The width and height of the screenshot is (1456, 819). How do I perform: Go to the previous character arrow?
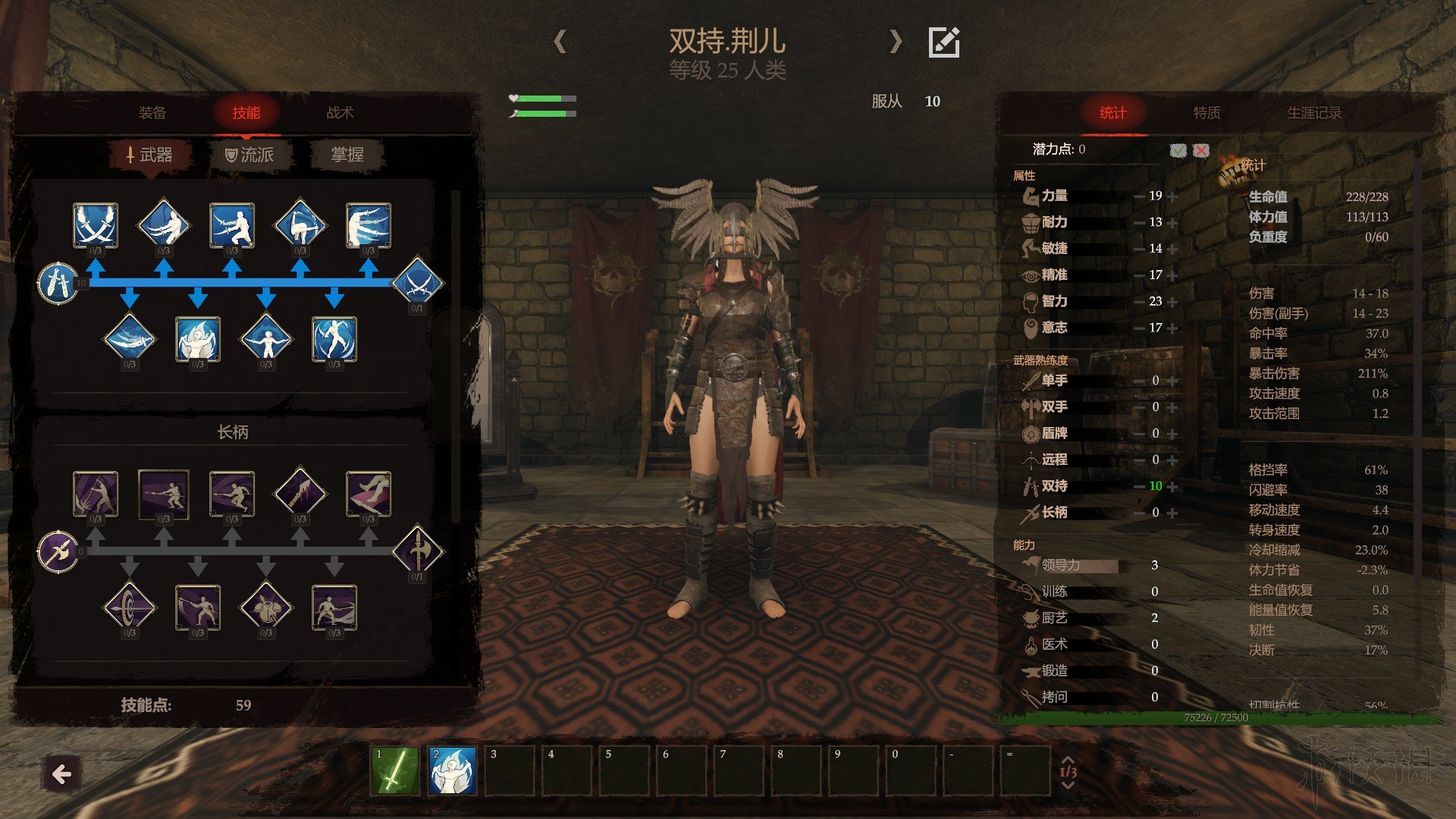coord(560,41)
